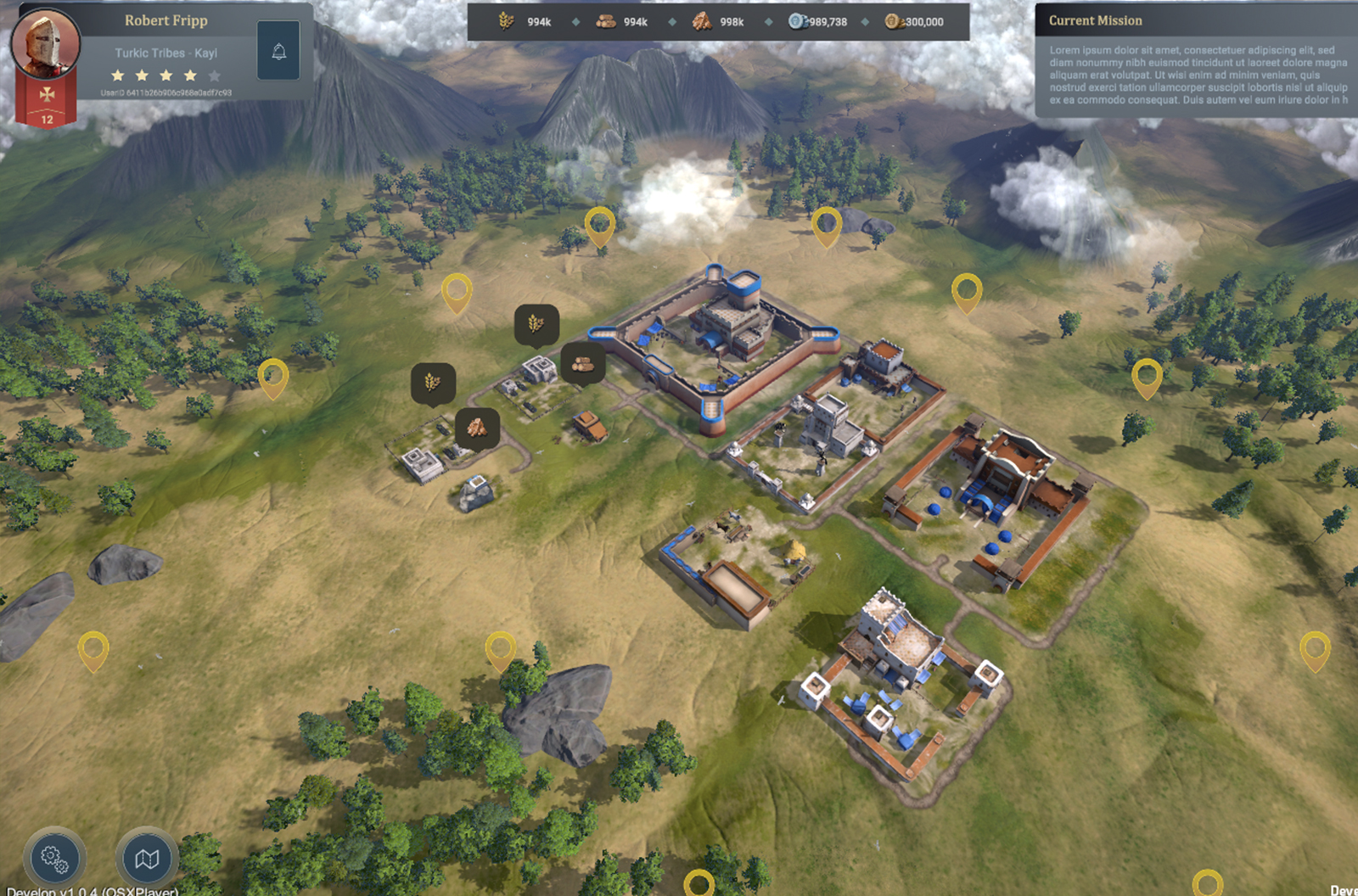Click the second wheat bubble above the granary
Screen dimensions: 1358x896
point(536,323)
